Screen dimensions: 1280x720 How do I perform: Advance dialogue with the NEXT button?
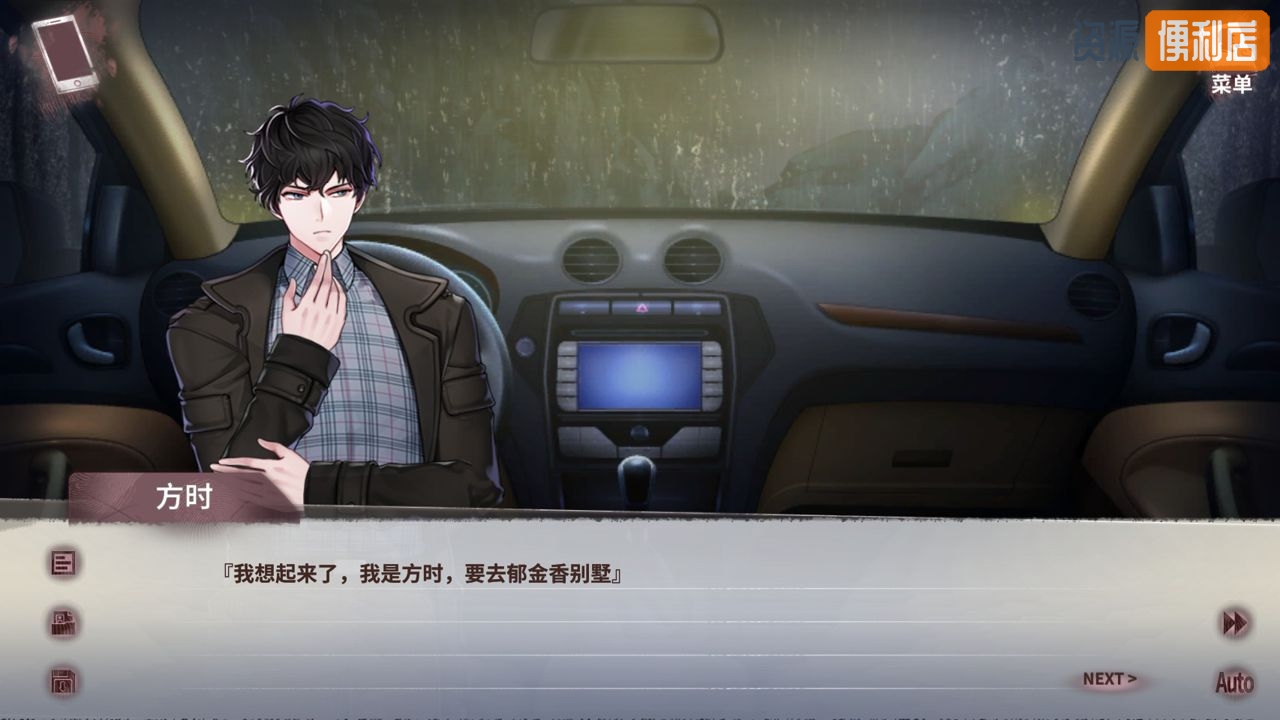tap(1109, 679)
